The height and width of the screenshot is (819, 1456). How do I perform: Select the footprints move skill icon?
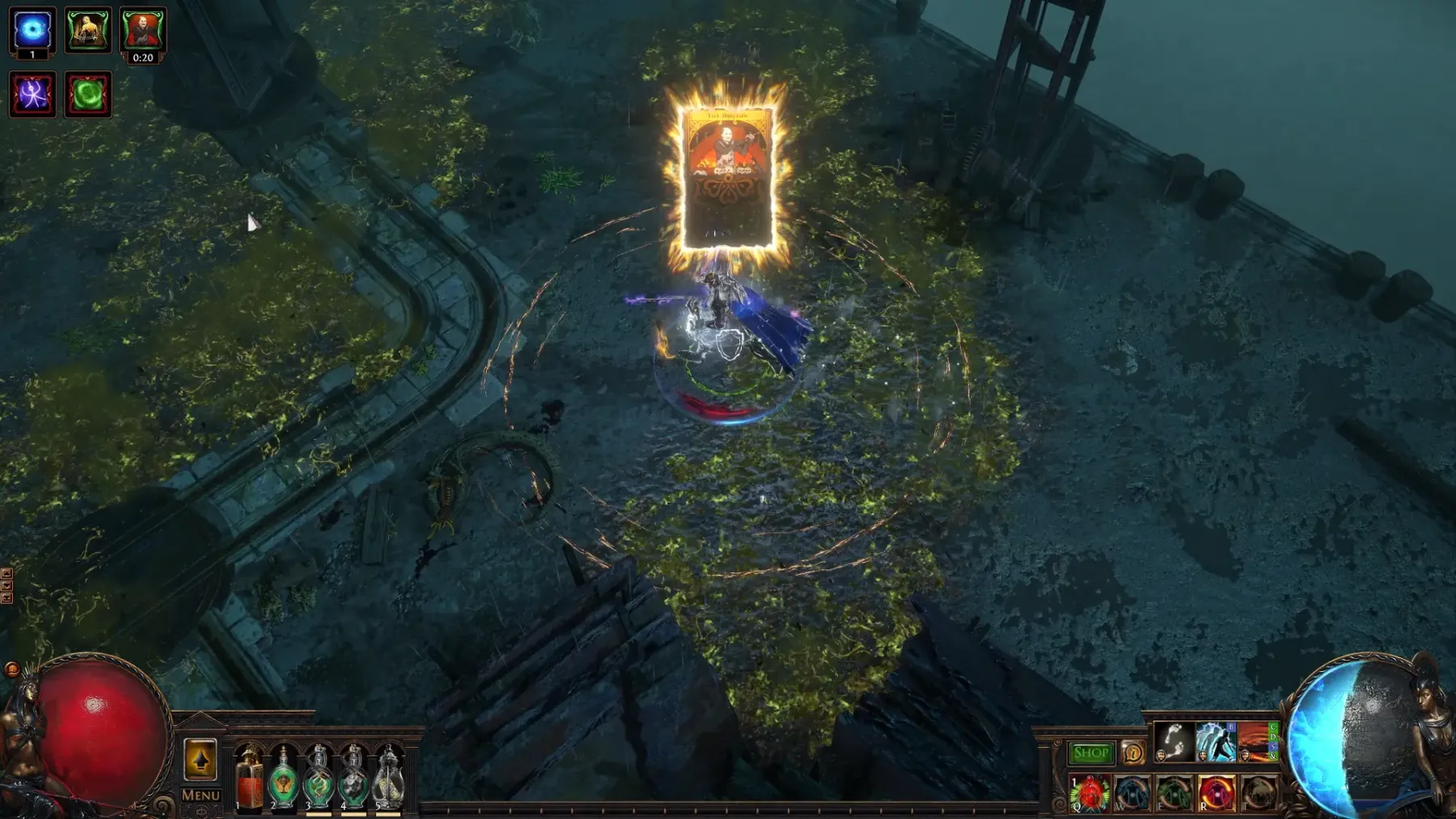tap(1173, 742)
